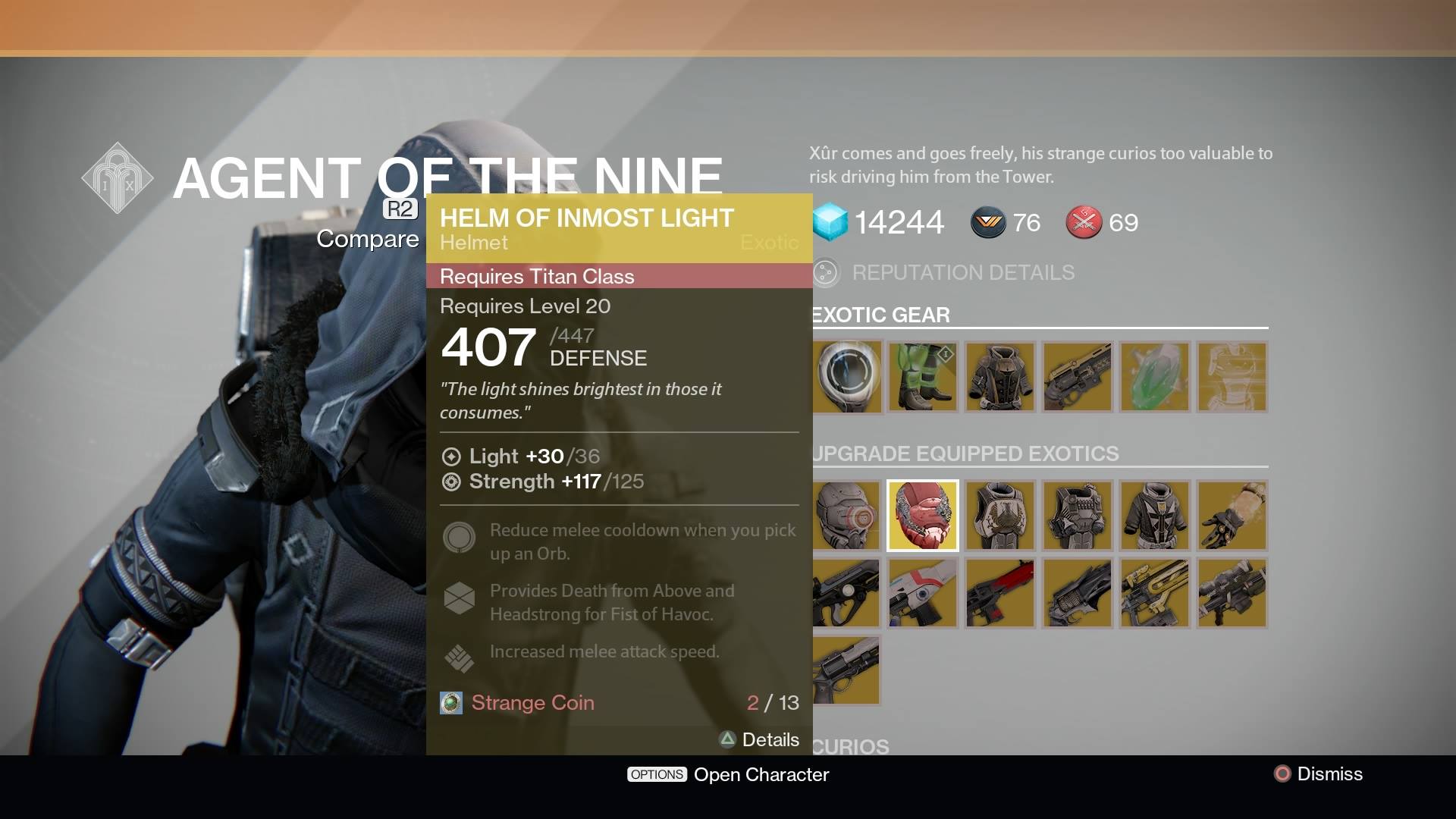Click the Vanguard Marks icon showing 76
Screen dimensions: 1456x819
[x=987, y=222]
